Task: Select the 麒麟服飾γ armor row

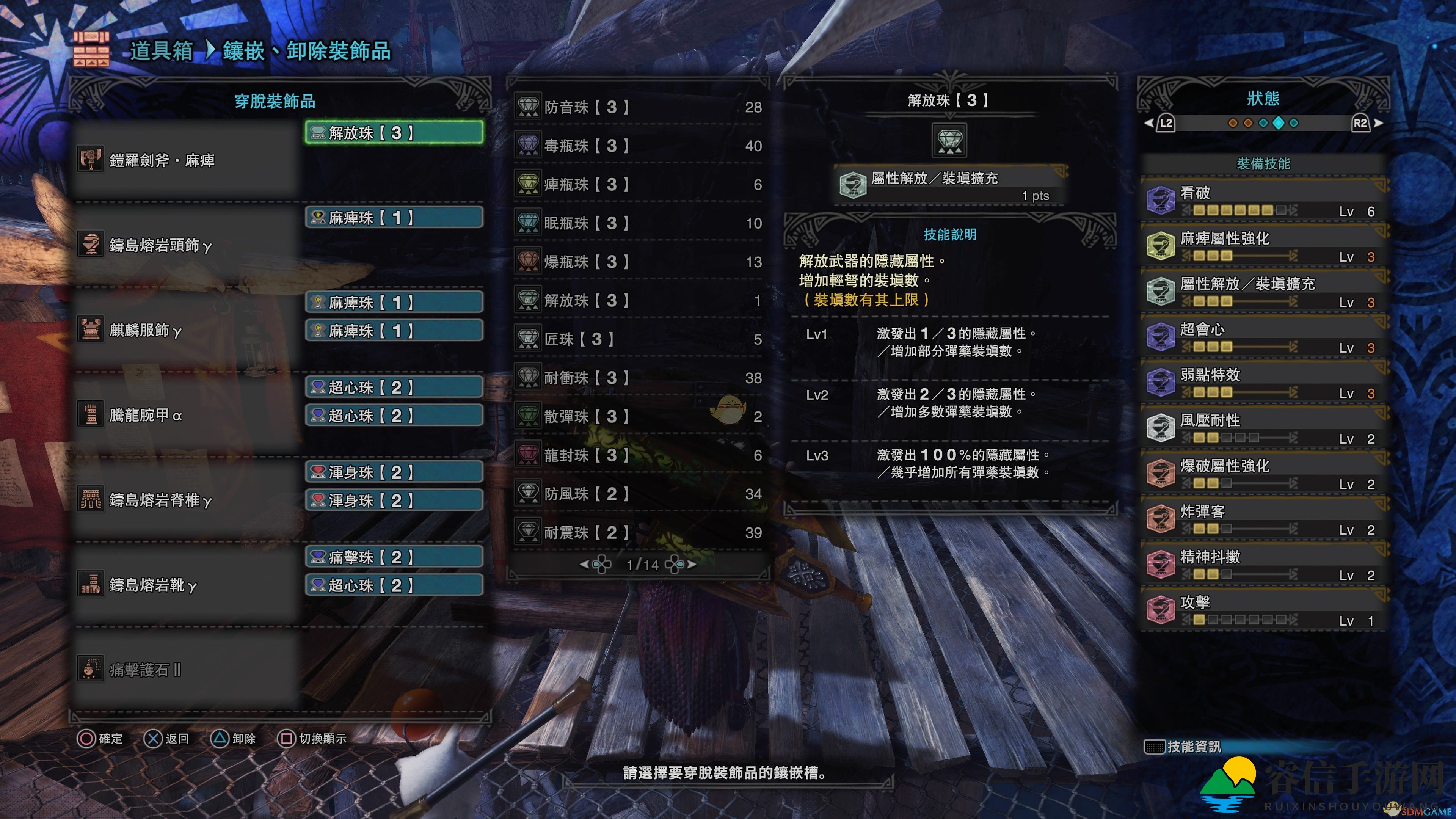Action: click(x=187, y=330)
